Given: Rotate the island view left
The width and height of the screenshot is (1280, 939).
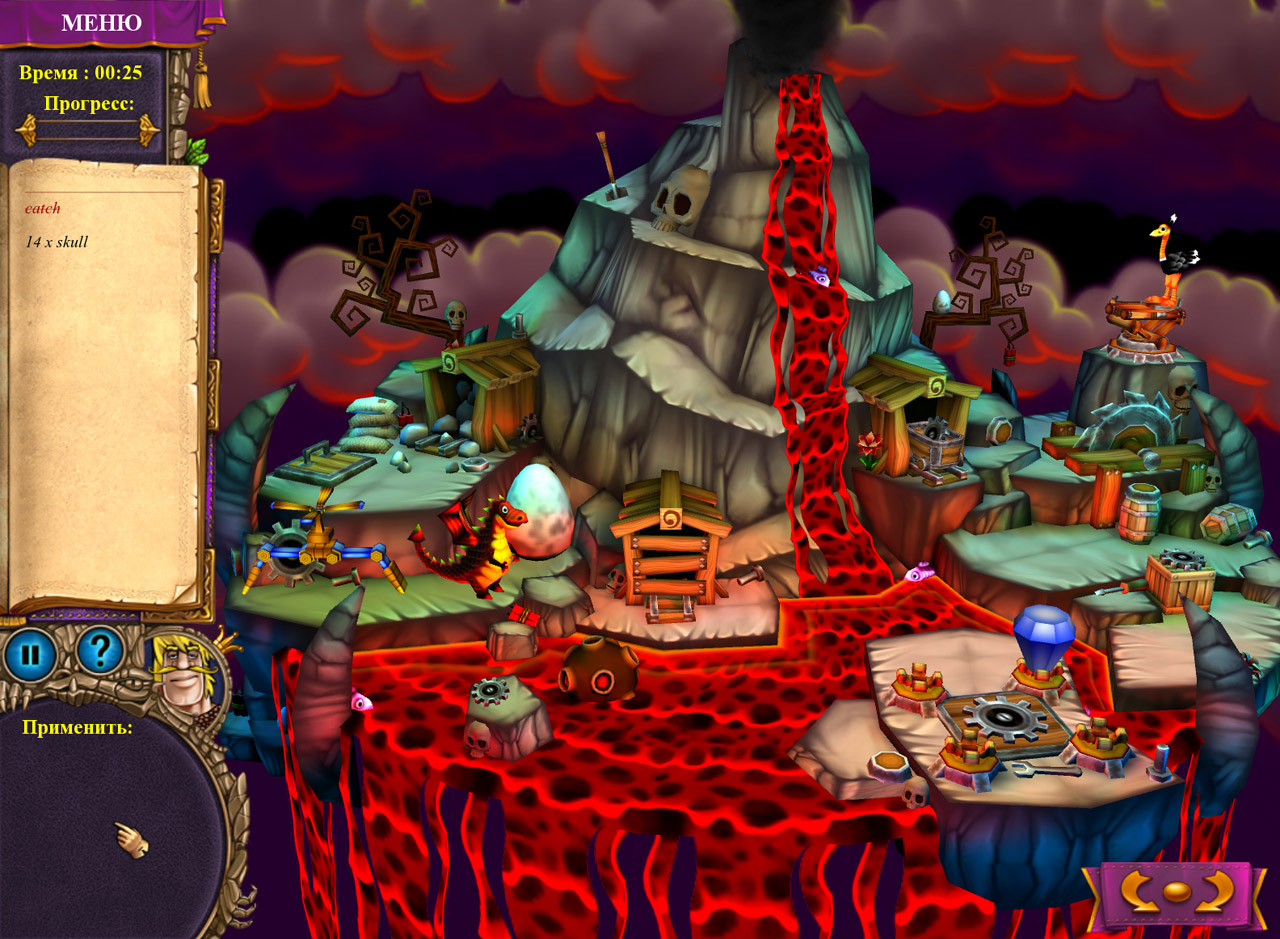Looking at the screenshot, I should click(1139, 891).
